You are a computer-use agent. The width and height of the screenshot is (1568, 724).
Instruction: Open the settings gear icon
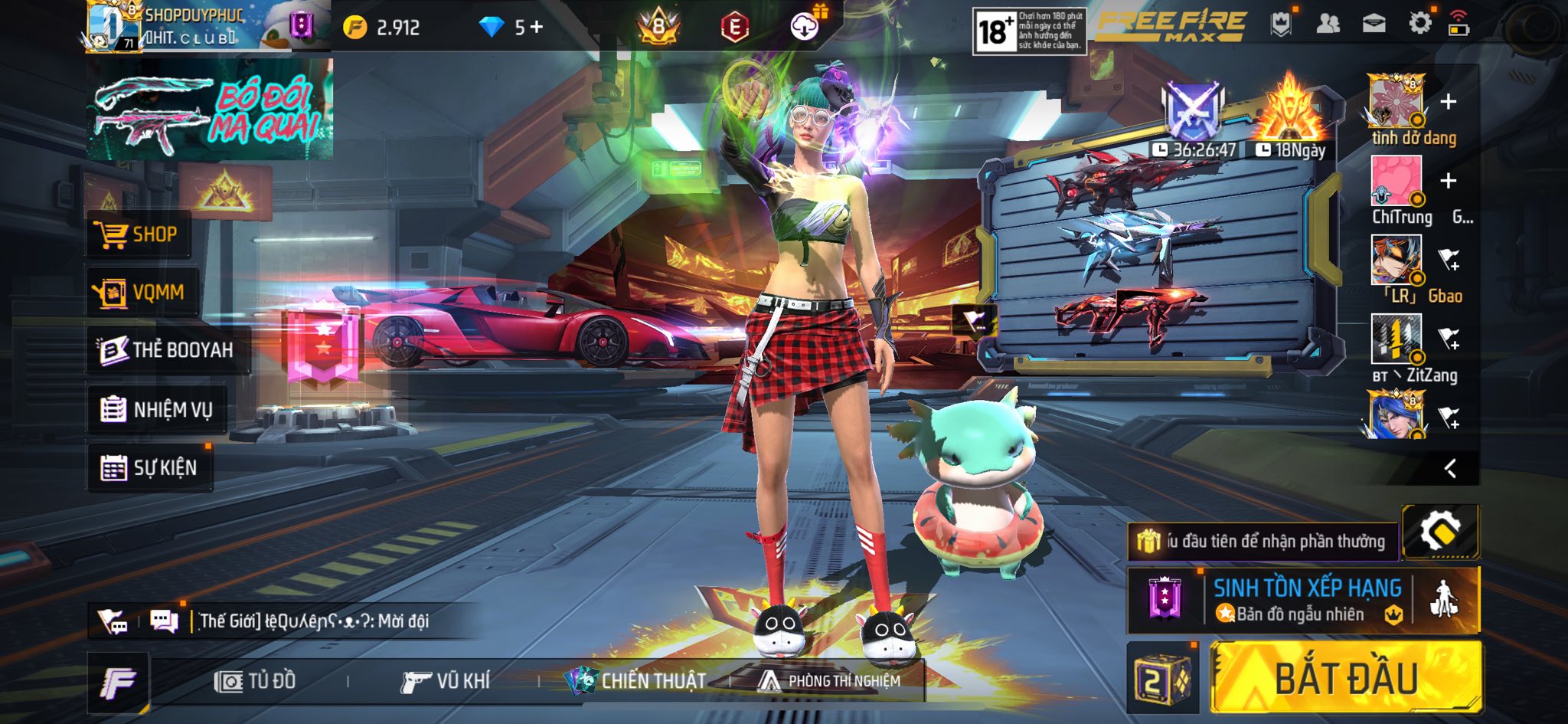pos(1419,24)
